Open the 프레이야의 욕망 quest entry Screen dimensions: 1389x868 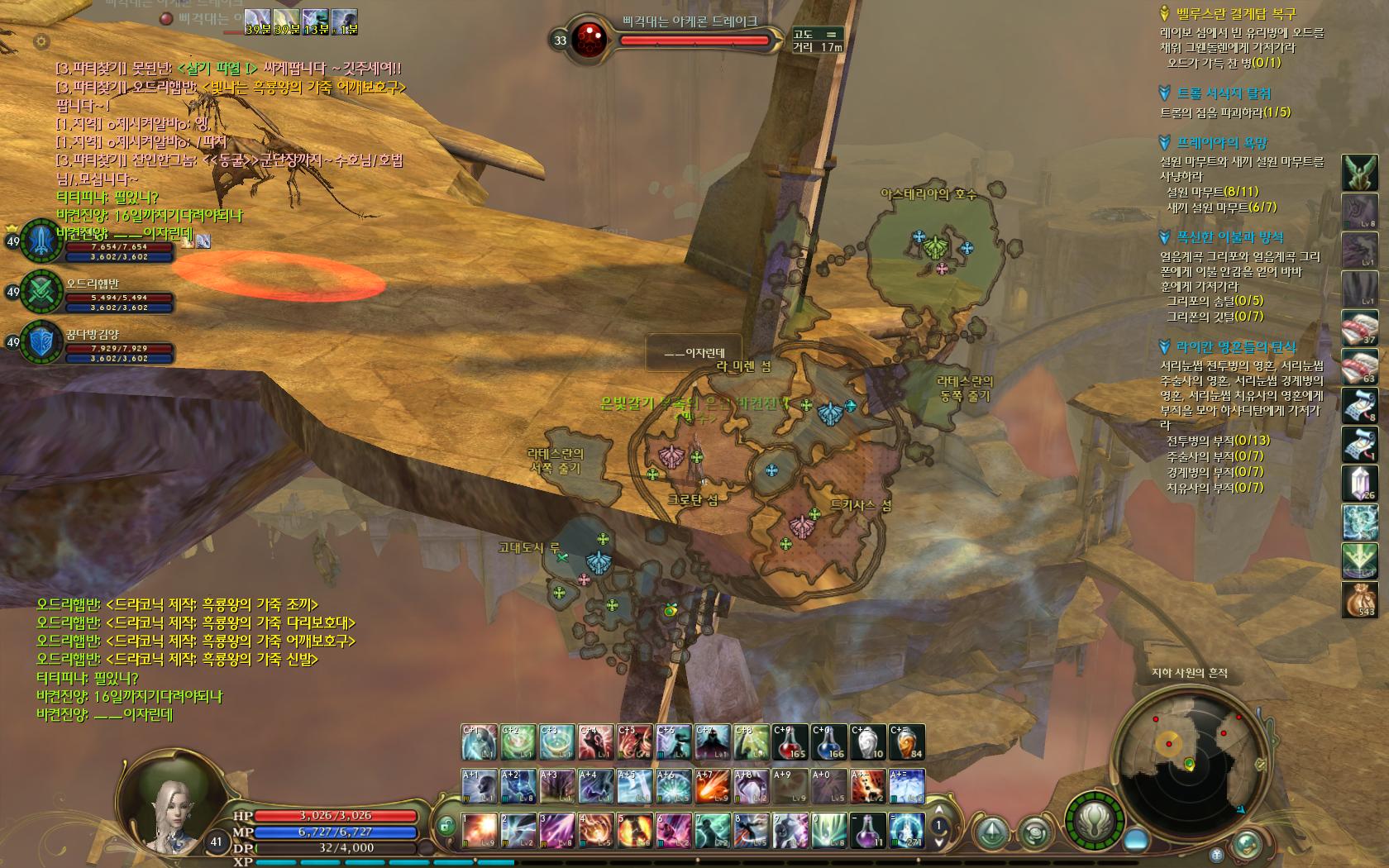coord(1222,143)
